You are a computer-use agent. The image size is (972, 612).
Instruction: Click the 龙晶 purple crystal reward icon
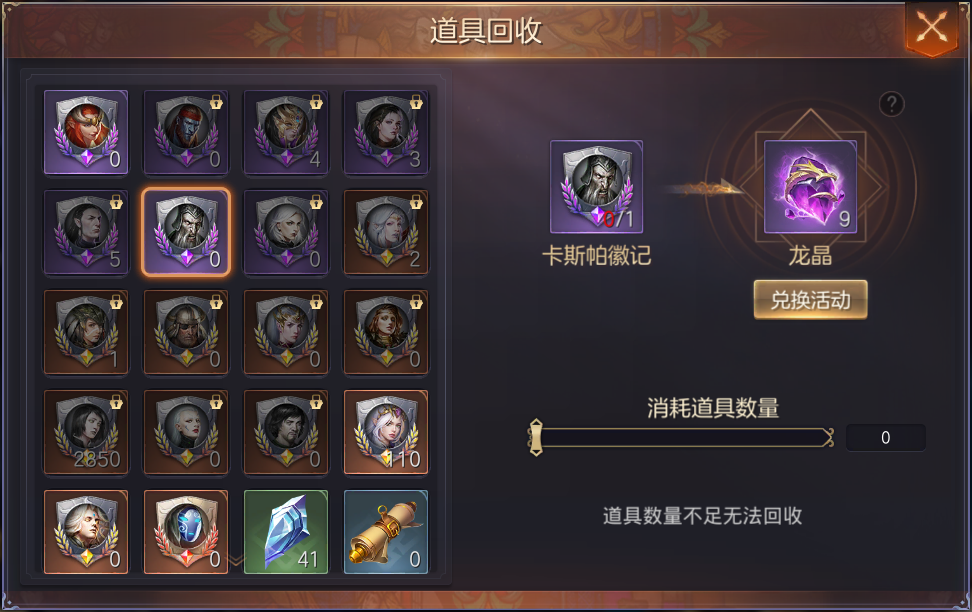point(810,187)
